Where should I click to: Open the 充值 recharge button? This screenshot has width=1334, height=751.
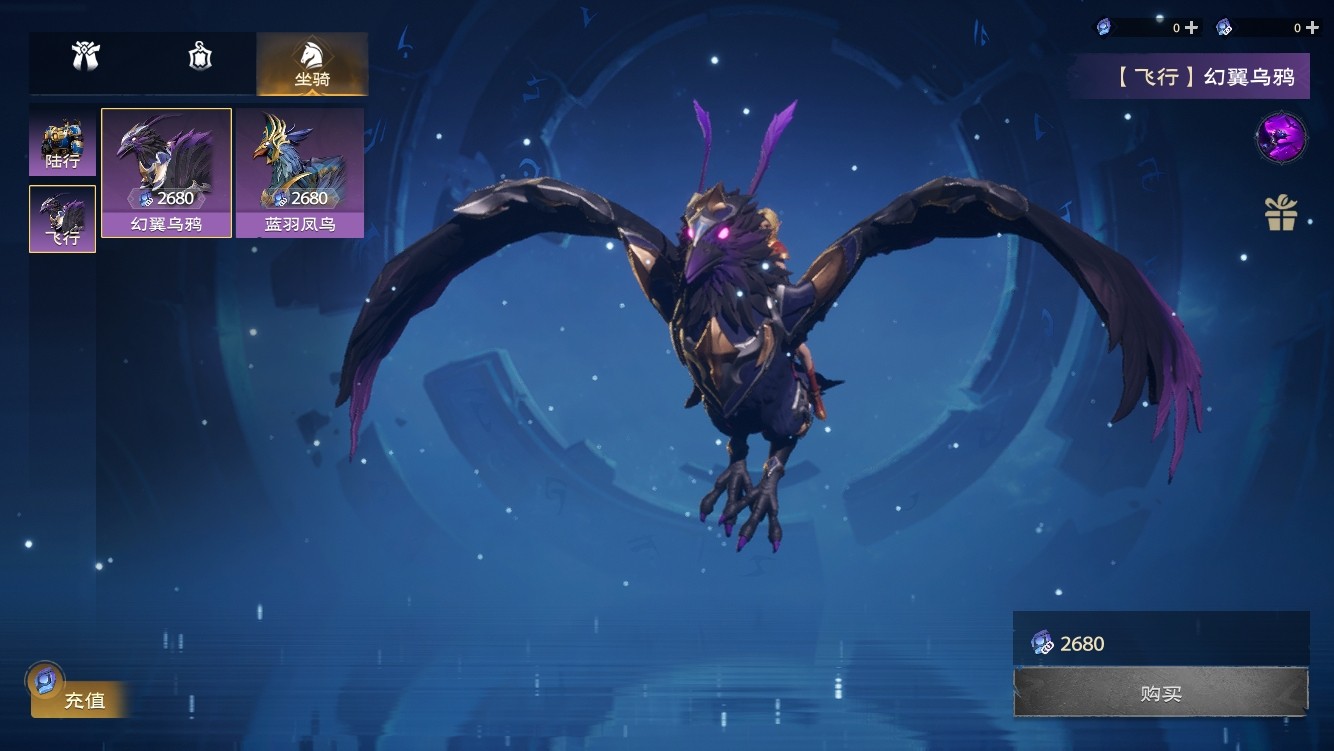80,699
